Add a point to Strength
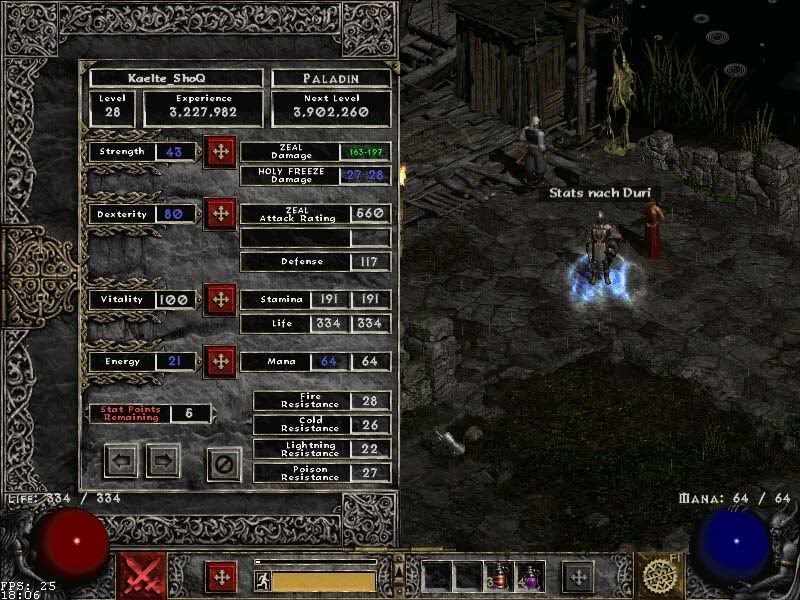The width and height of the screenshot is (800, 600). coord(220,152)
